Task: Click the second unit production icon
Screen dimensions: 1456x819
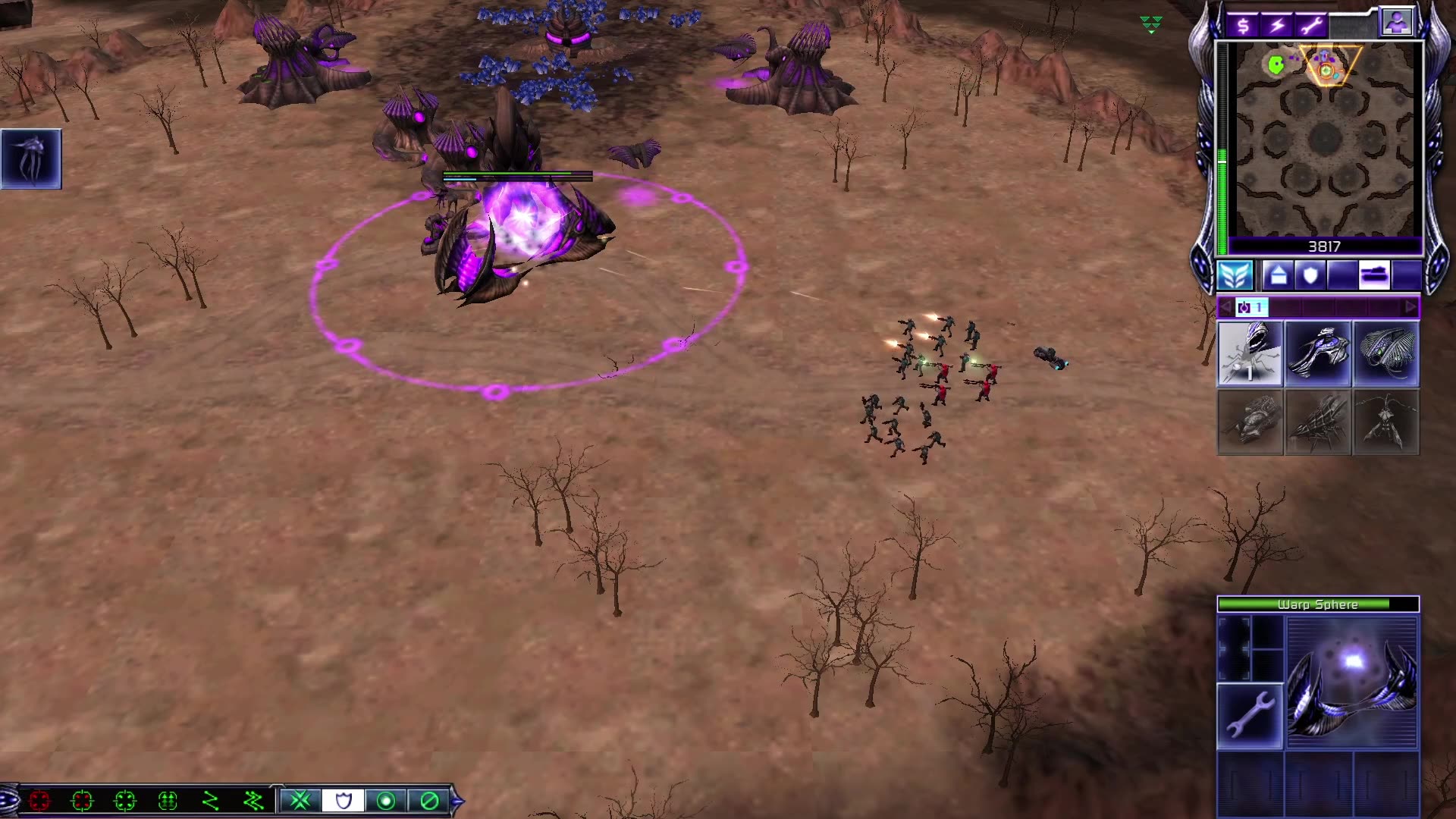Action: [x=1317, y=353]
